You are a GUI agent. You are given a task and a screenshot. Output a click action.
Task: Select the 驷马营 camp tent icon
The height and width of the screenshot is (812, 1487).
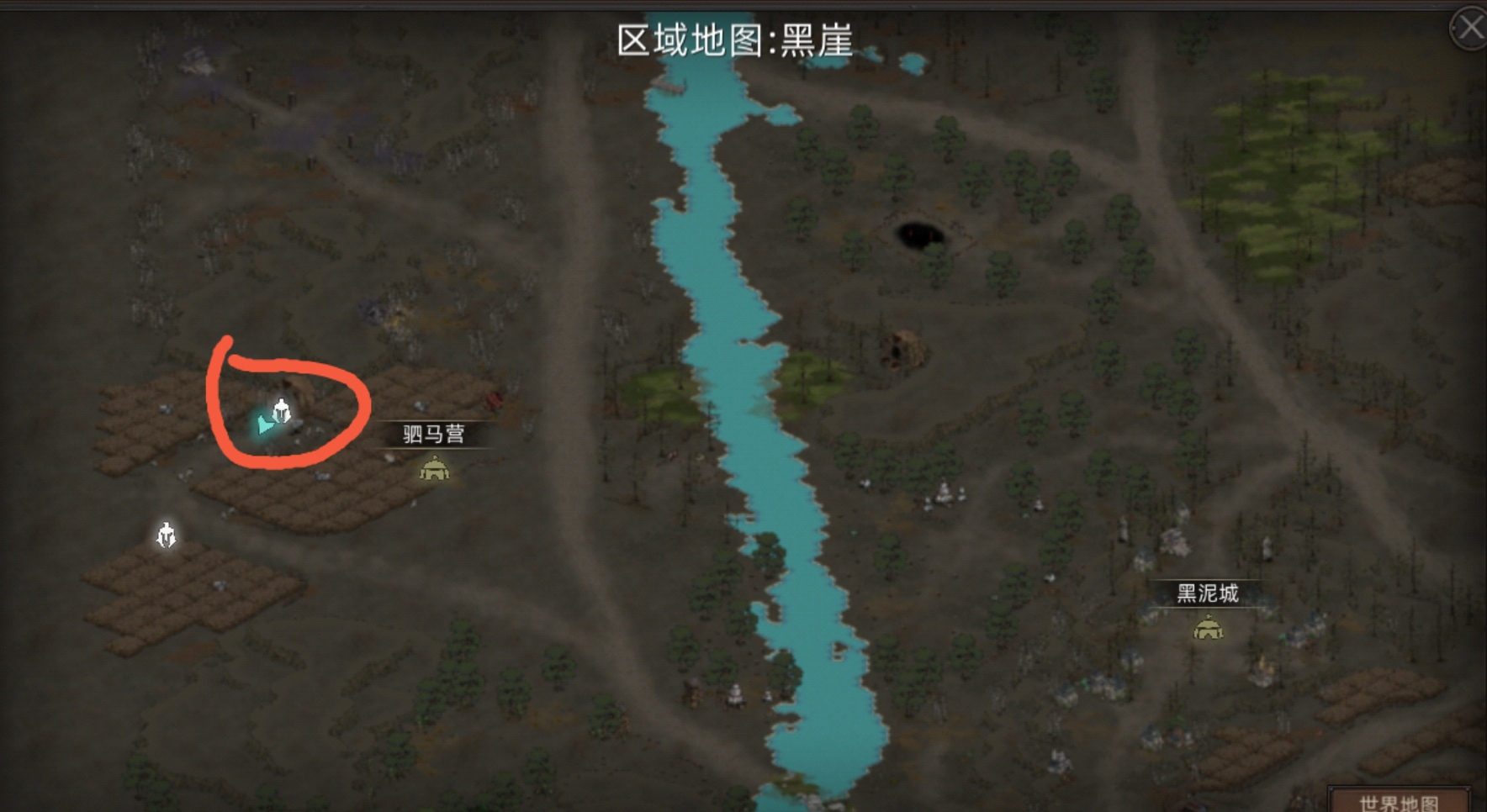pyautogui.click(x=434, y=469)
